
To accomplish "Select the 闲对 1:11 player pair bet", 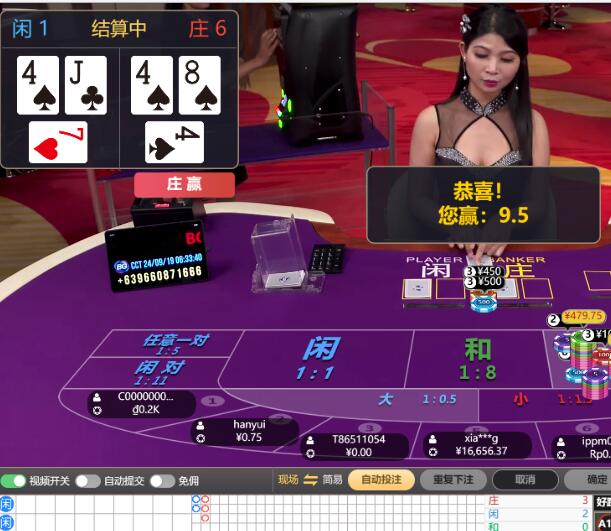I will tap(155, 372).
